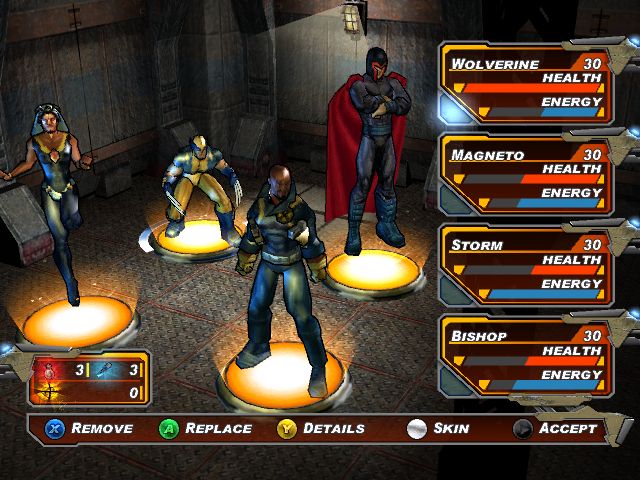Image resolution: width=640 pixels, height=480 pixels.
Task: Choose the Remove option
Action: pyautogui.click(x=88, y=429)
